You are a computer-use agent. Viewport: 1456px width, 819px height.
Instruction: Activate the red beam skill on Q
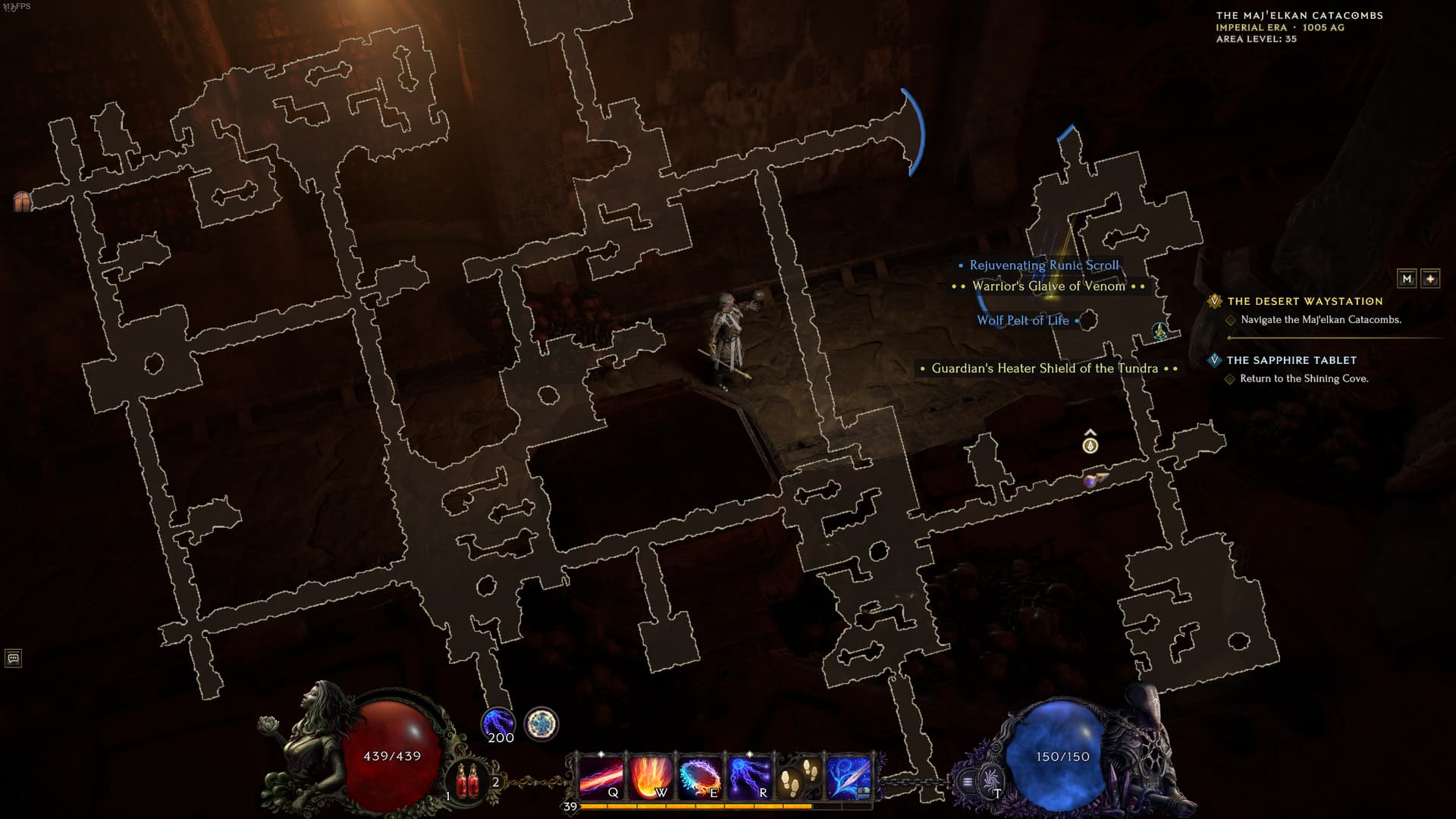pyautogui.click(x=601, y=777)
